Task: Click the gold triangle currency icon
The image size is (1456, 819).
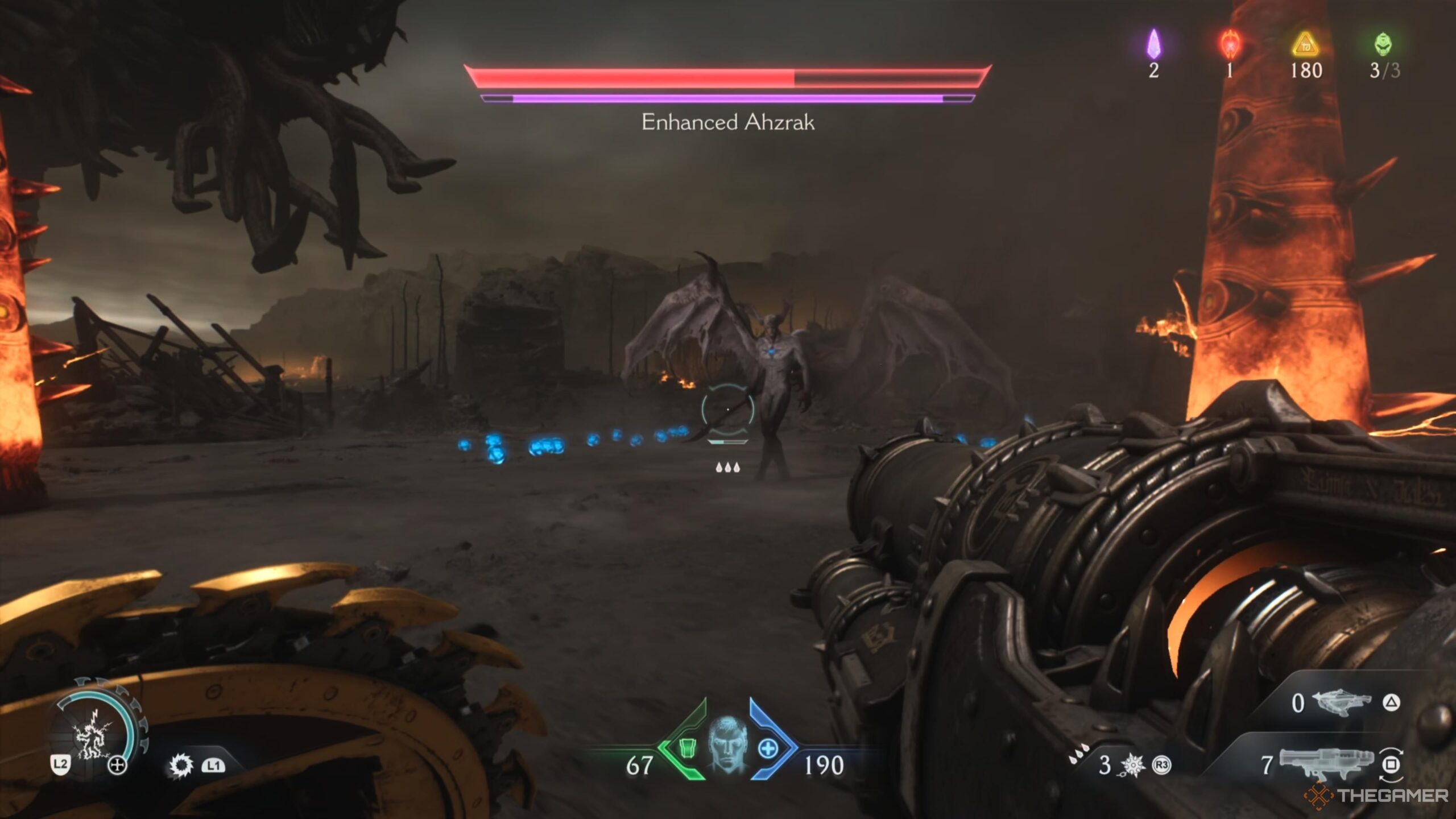Action: 1305,44
